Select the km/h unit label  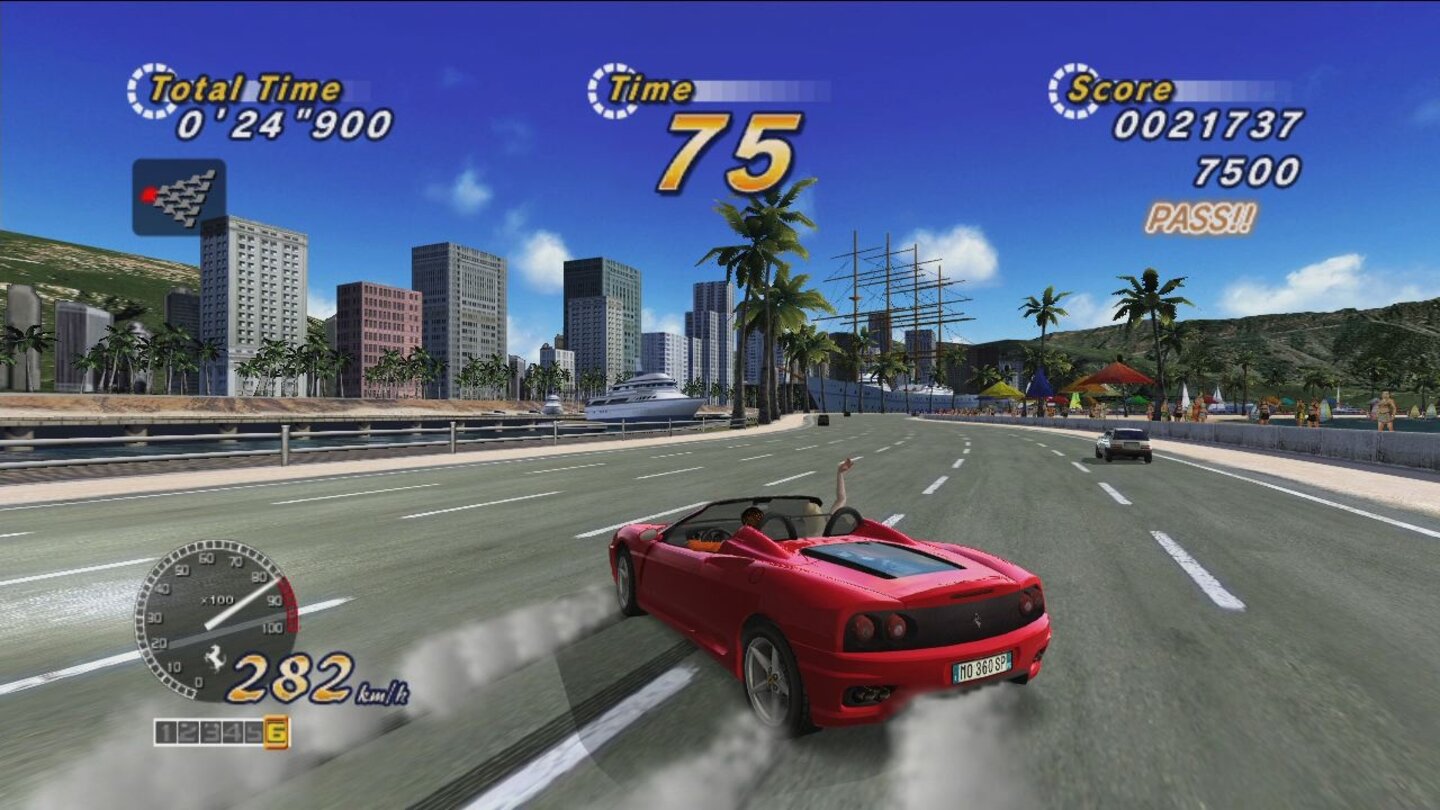click(x=382, y=692)
